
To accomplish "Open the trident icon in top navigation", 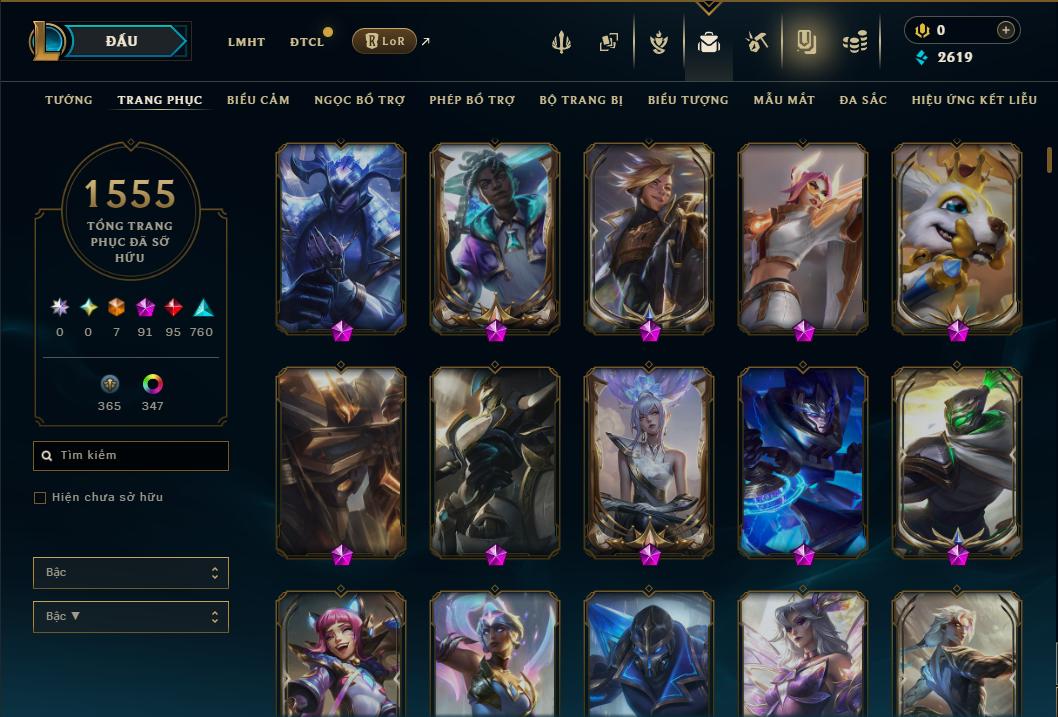I will [x=561, y=42].
